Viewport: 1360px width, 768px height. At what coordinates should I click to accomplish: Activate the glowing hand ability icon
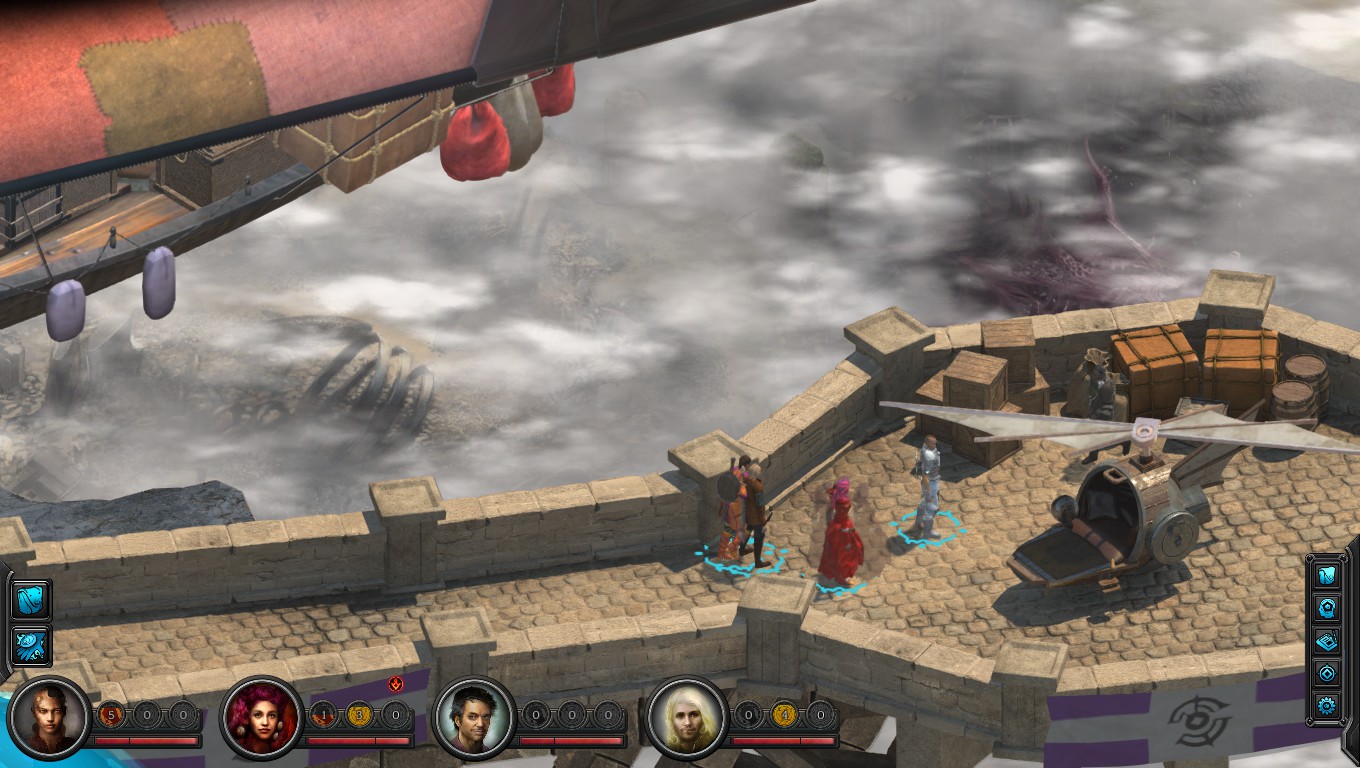coord(29,644)
